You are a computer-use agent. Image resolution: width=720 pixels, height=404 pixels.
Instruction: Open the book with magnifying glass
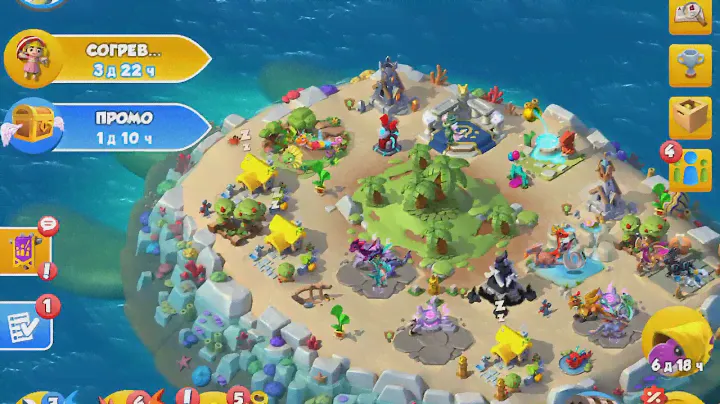(690, 16)
